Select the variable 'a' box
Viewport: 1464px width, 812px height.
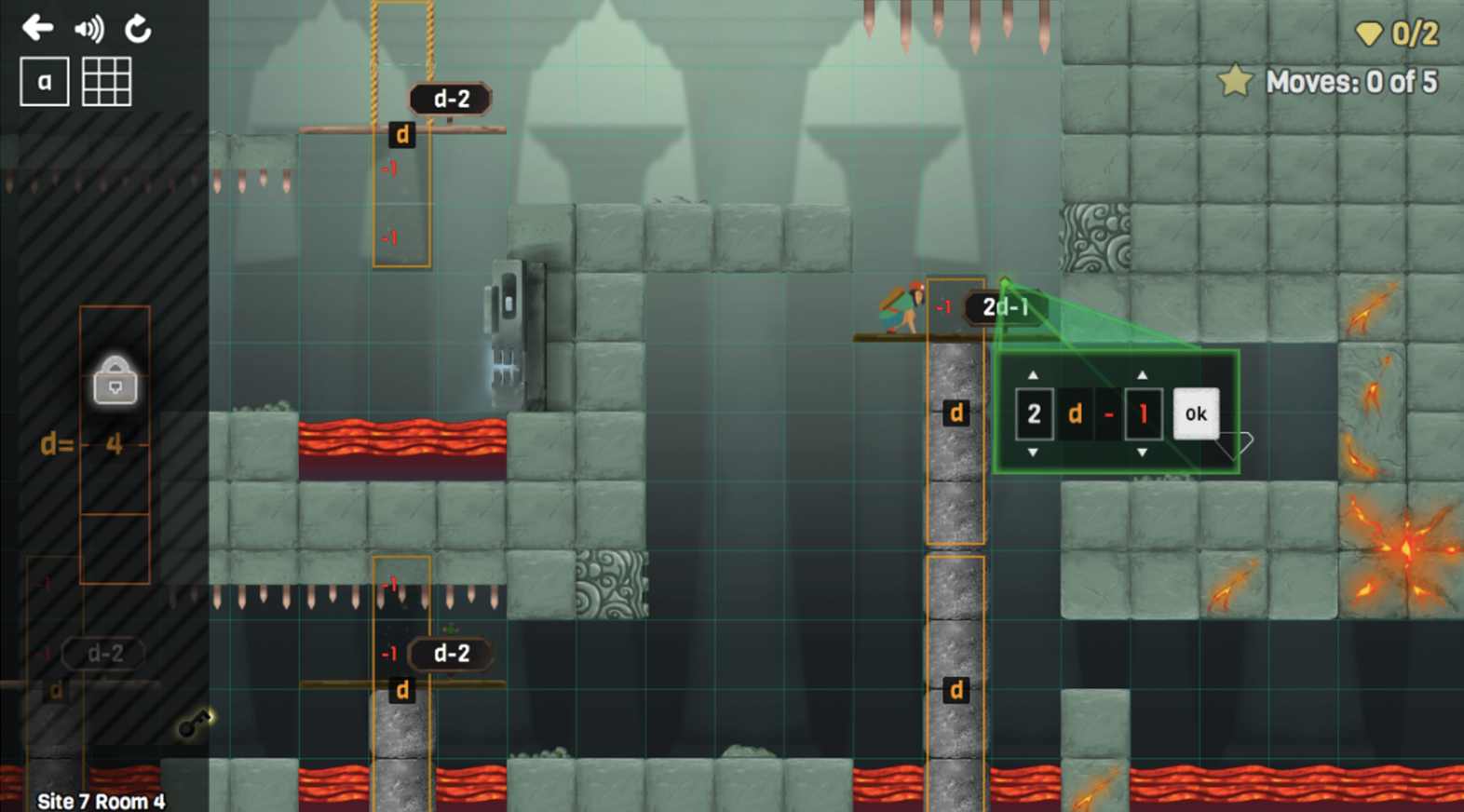click(44, 82)
